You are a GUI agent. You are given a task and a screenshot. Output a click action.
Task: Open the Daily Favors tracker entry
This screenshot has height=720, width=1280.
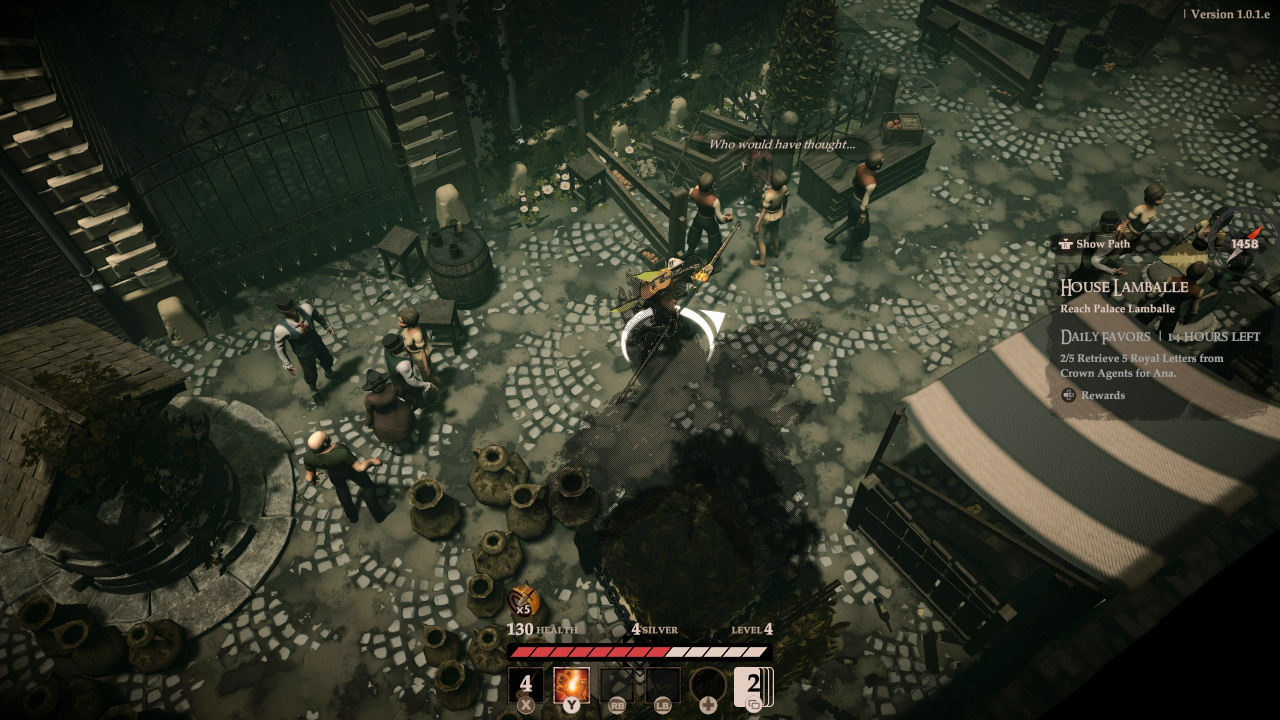(x=1105, y=337)
